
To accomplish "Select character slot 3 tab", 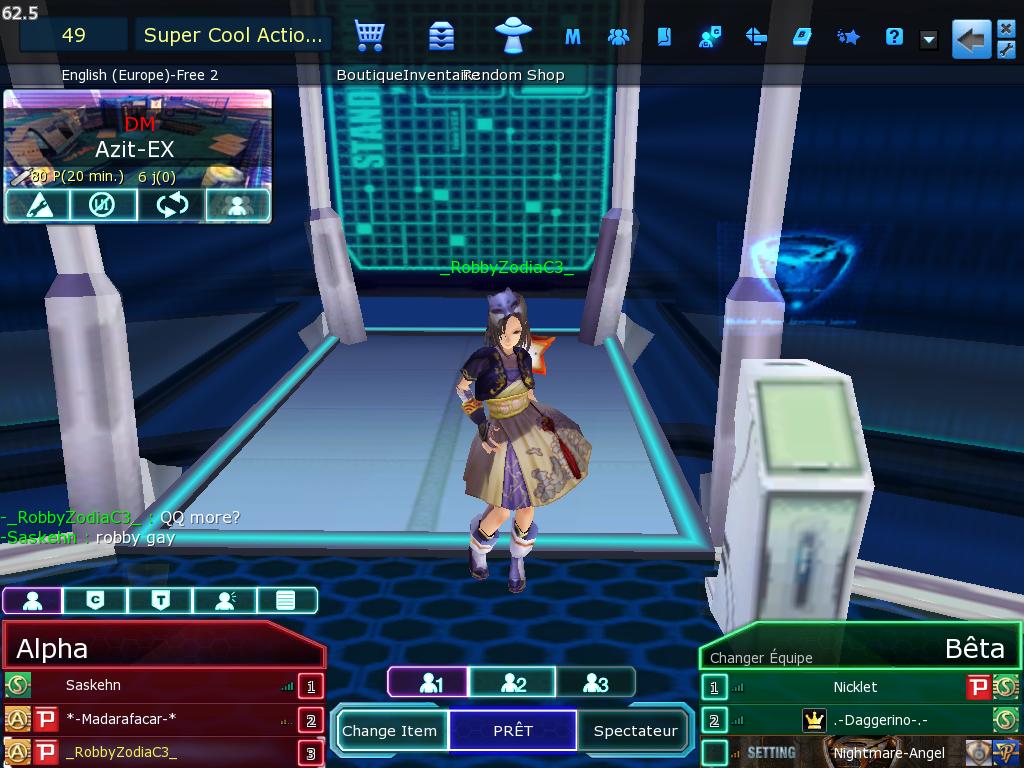I will tap(595, 683).
